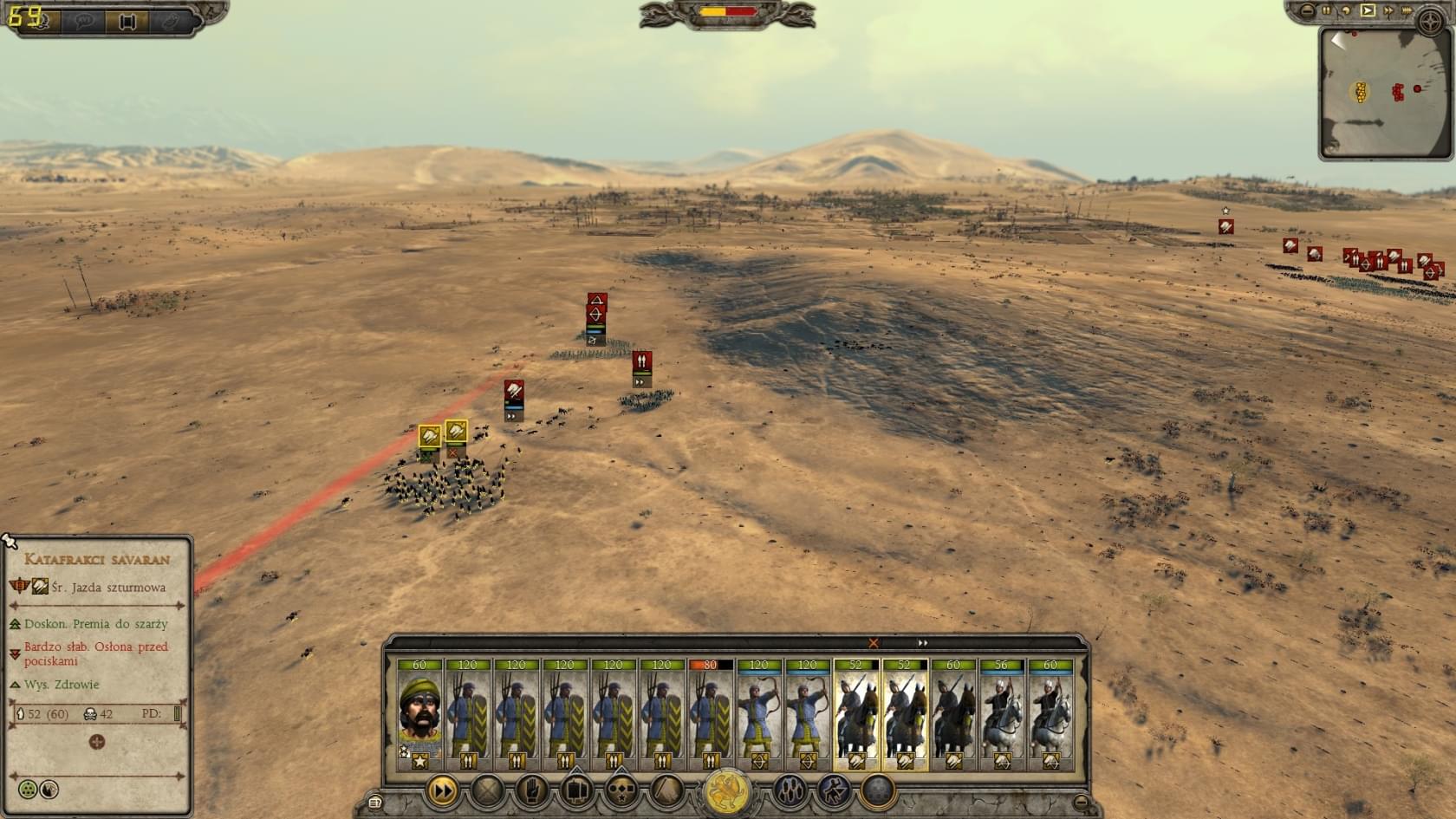Set battle speed to fast forward
The image size is (1456, 819).
click(x=1388, y=10)
